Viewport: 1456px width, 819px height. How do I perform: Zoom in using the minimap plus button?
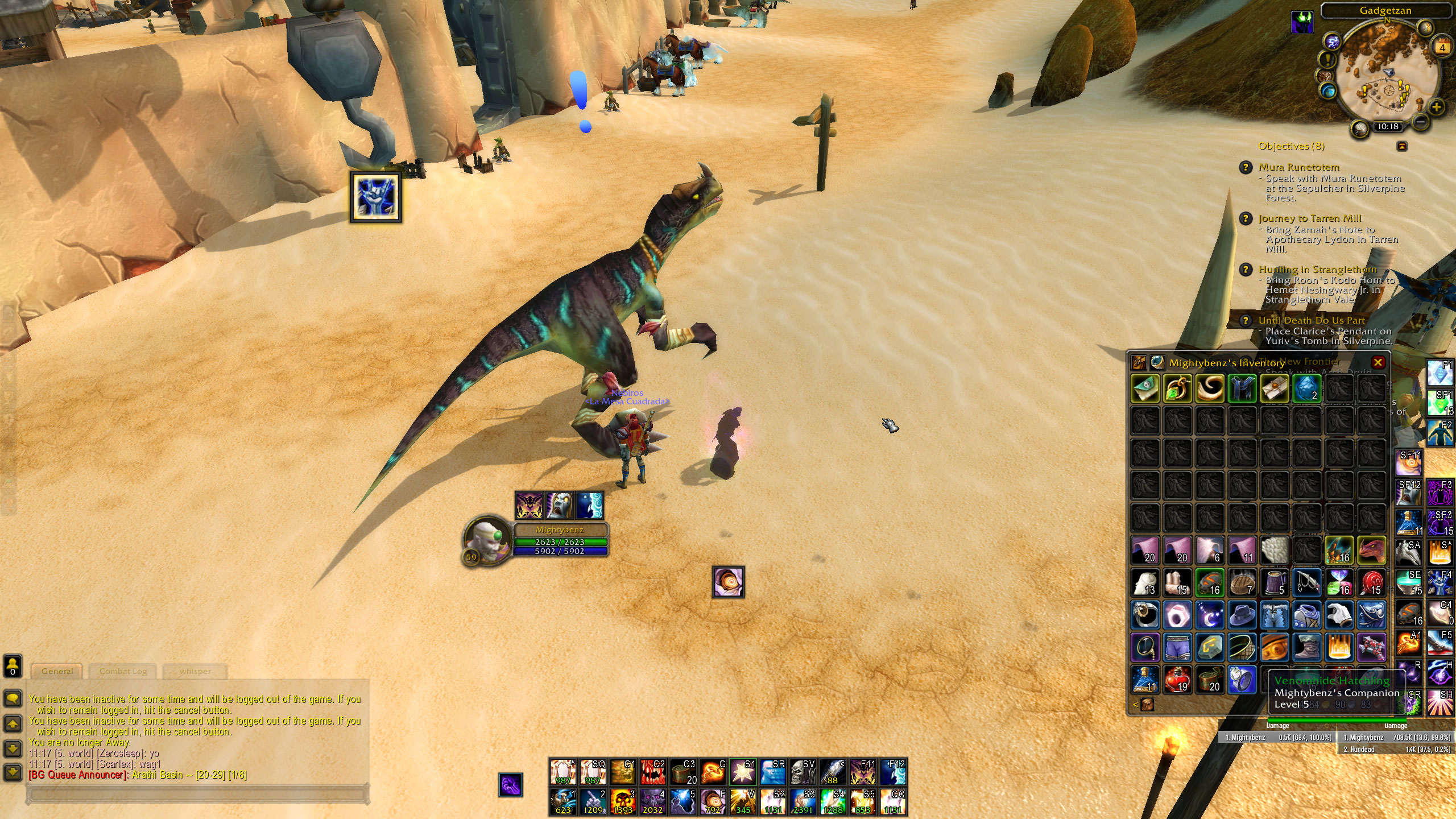[x=1437, y=107]
